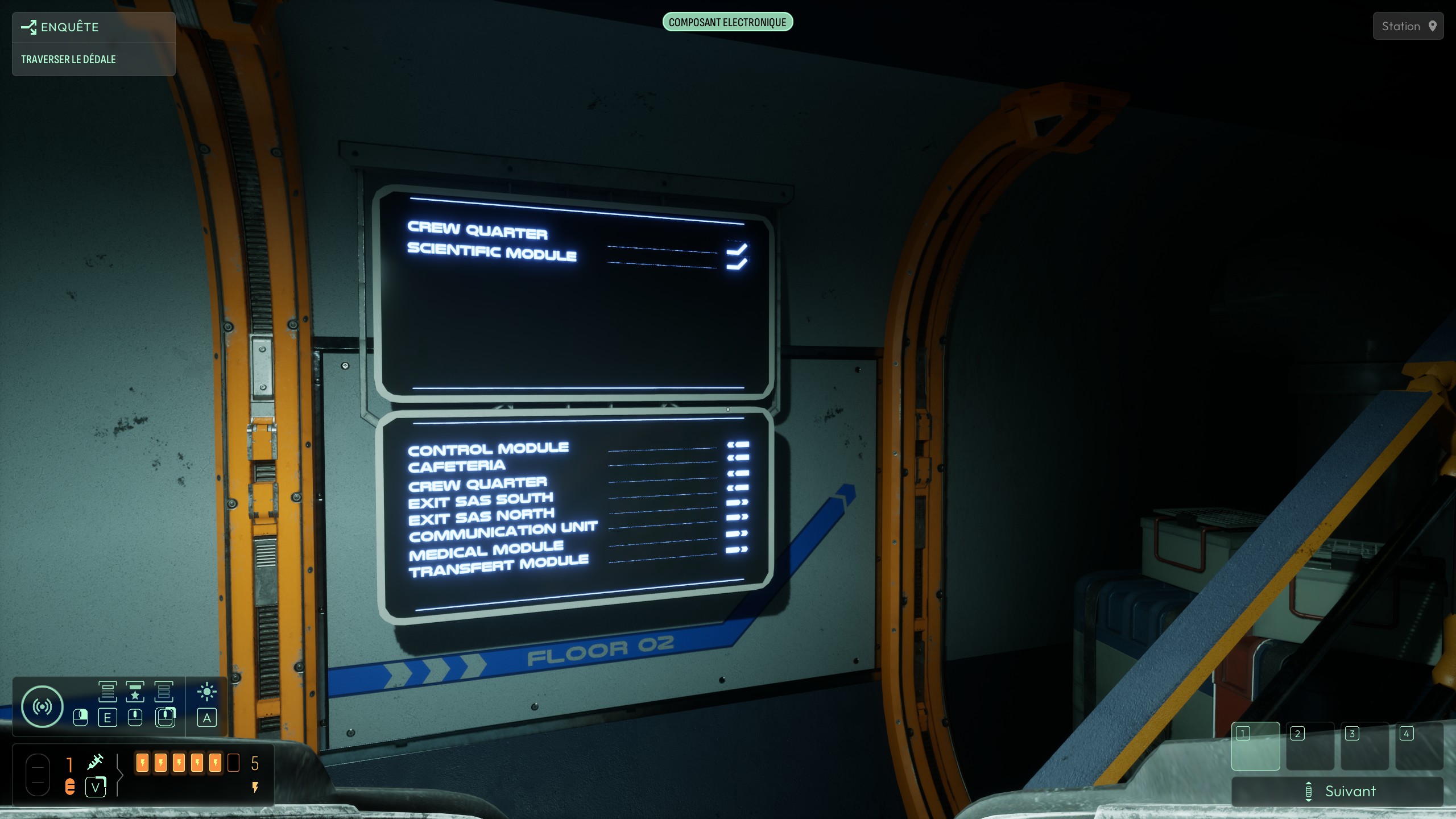Choose the text-lines scan mode icon
The image size is (1456, 819).
pyautogui.click(x=107, y=692)
